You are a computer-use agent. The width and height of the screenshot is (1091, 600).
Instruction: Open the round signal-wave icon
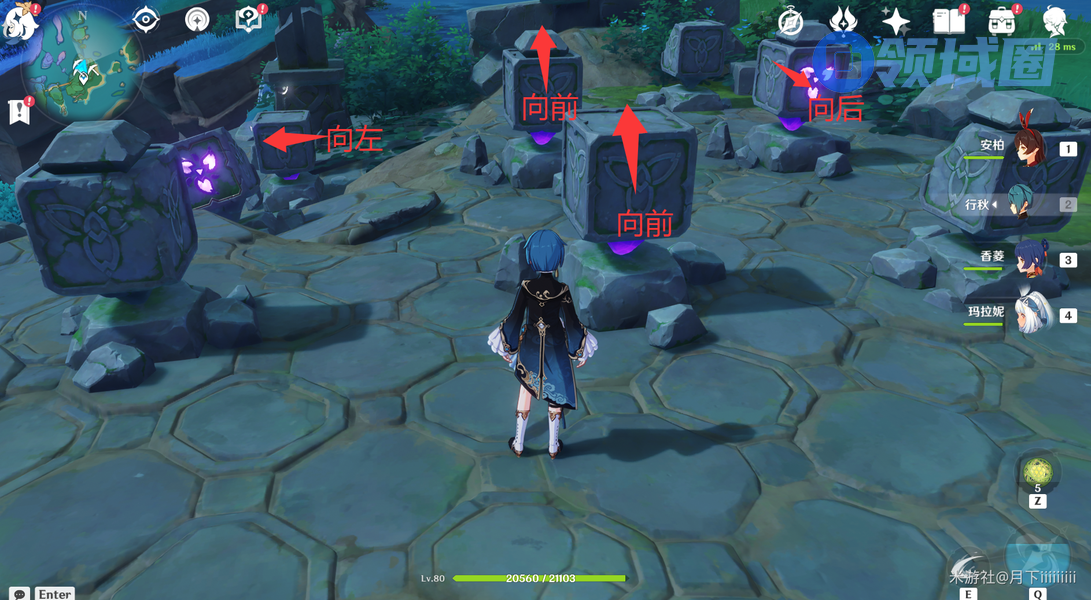197,19
